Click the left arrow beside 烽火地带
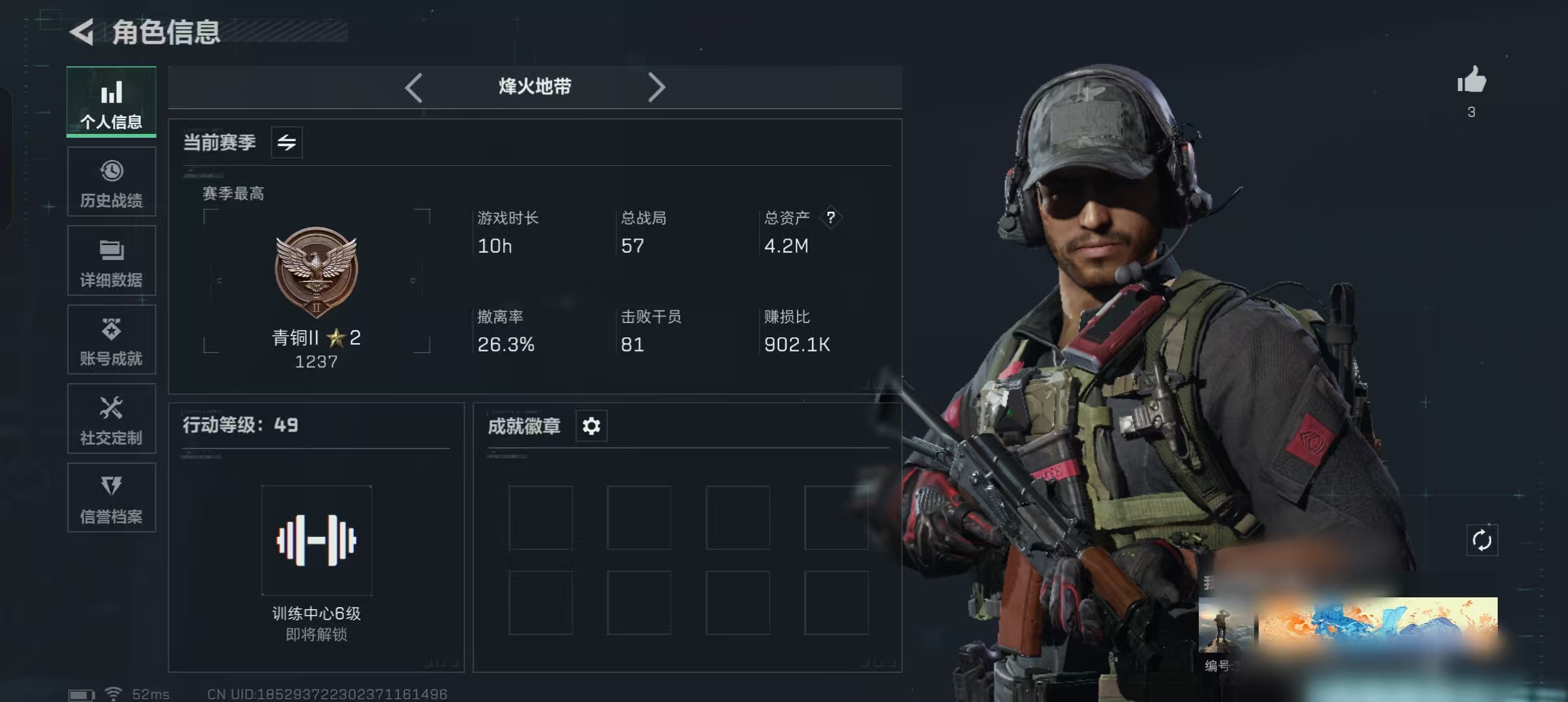The width and height of the screenshot is (1568, 702). coord(413,87)
